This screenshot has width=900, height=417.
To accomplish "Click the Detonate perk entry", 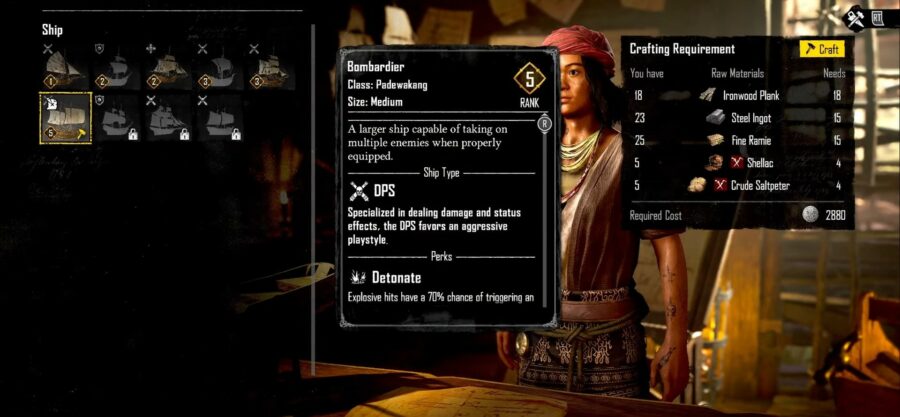I will tap(385, 275).
